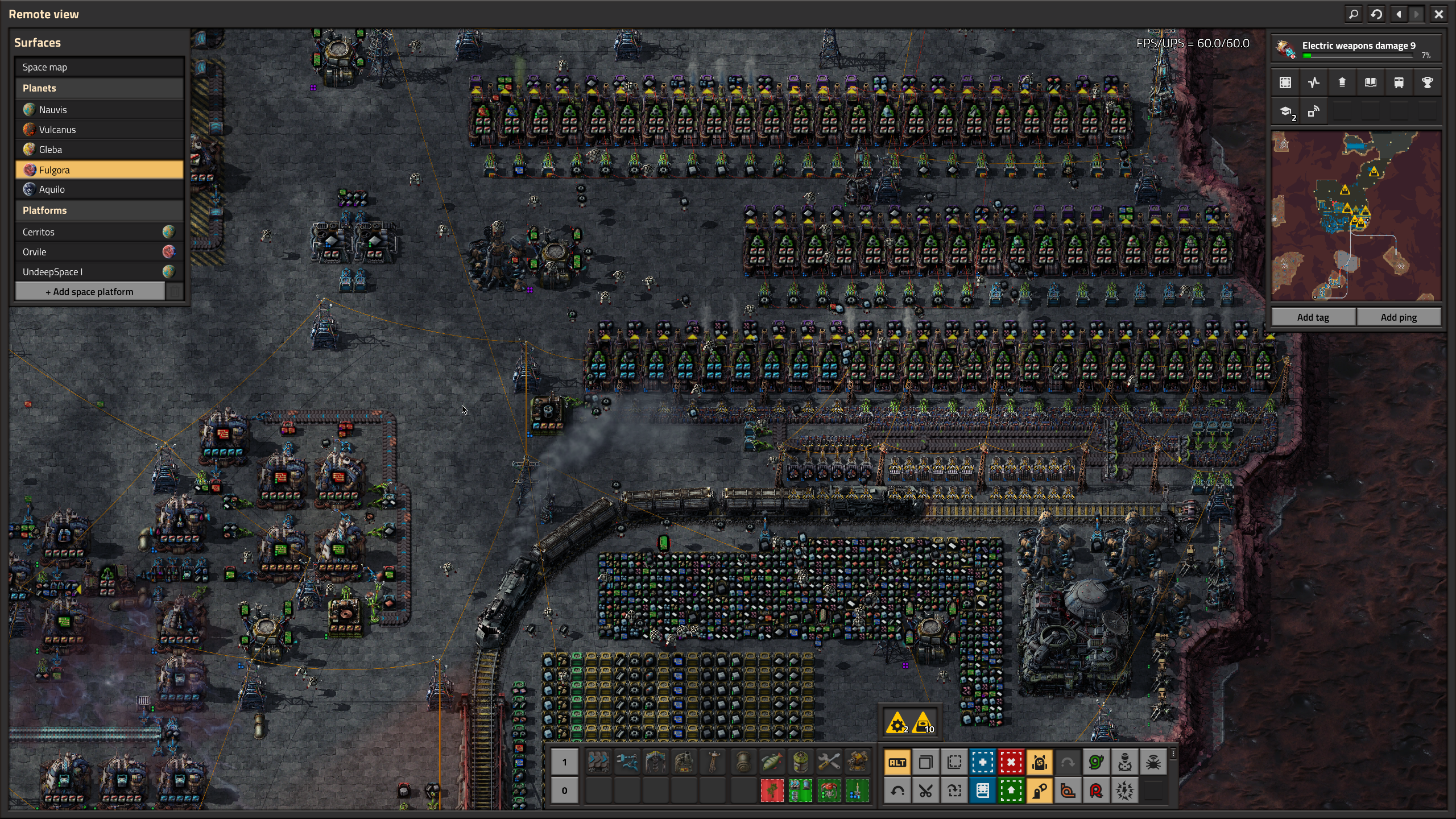1456x819 pixels.
Task: Choose the scissors cut tool shortcut
Action: [x=925, y=791]
